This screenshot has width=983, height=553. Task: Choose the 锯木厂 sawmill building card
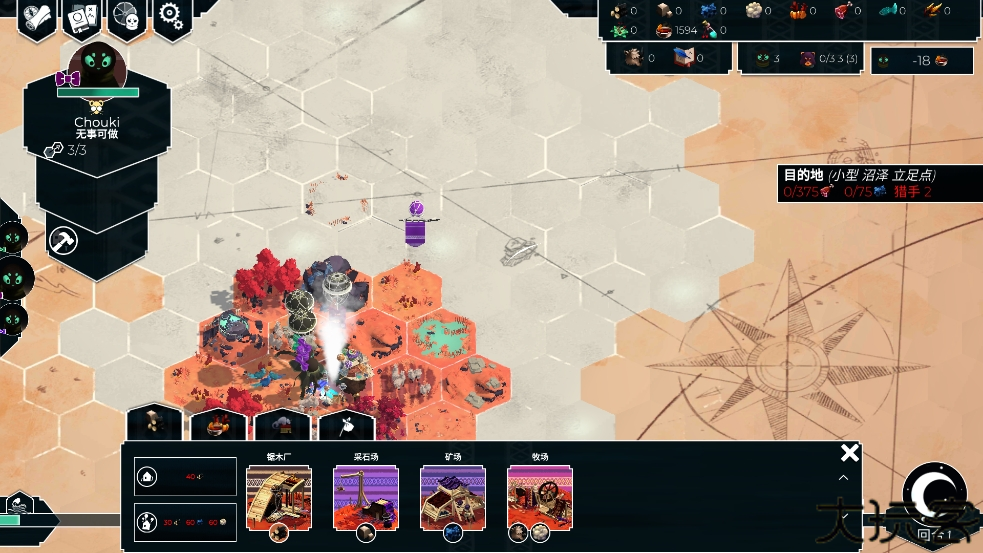(x=279, y=497)
